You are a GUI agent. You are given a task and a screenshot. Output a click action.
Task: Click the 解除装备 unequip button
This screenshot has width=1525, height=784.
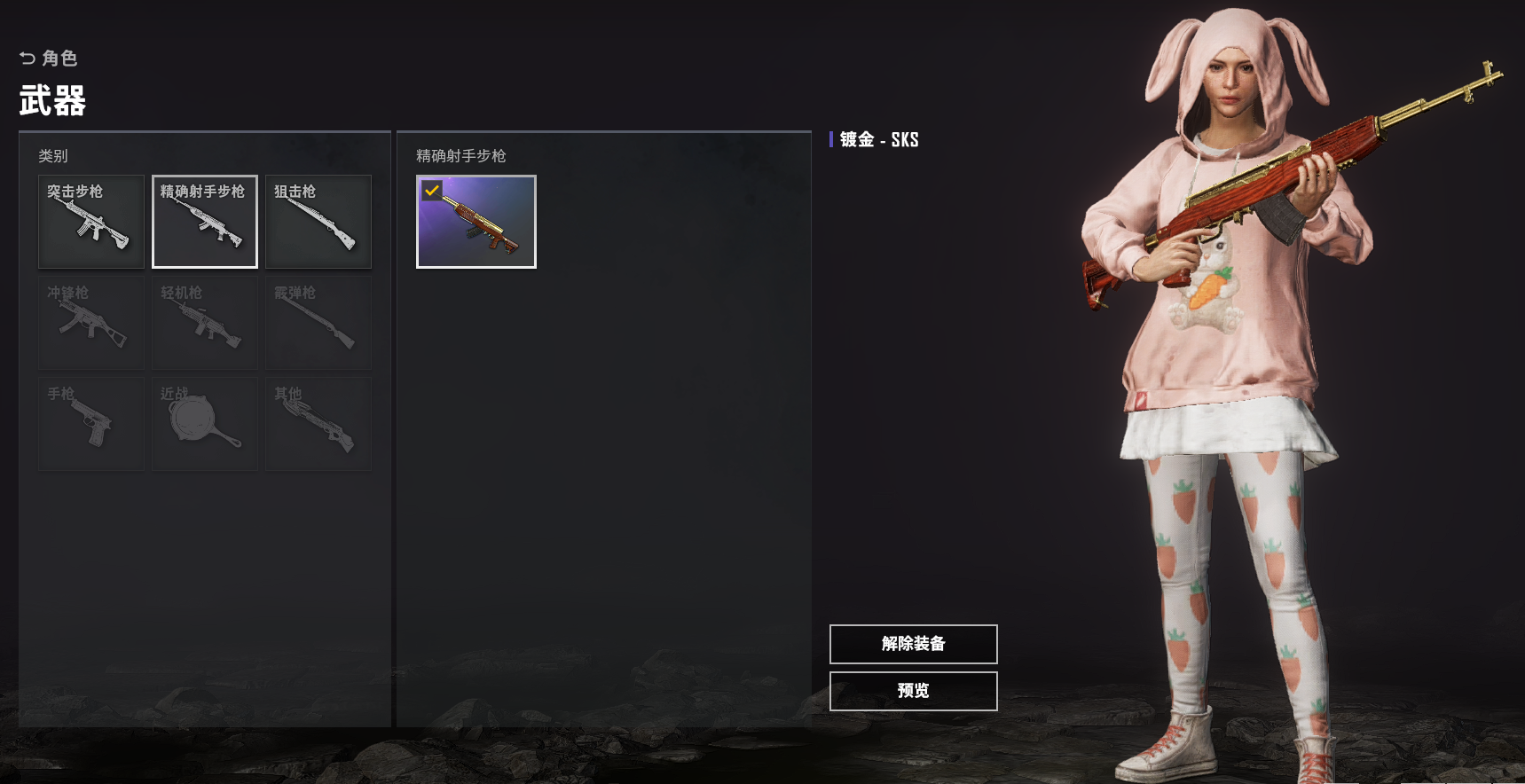pyautogui.click(x=913, y=644)
